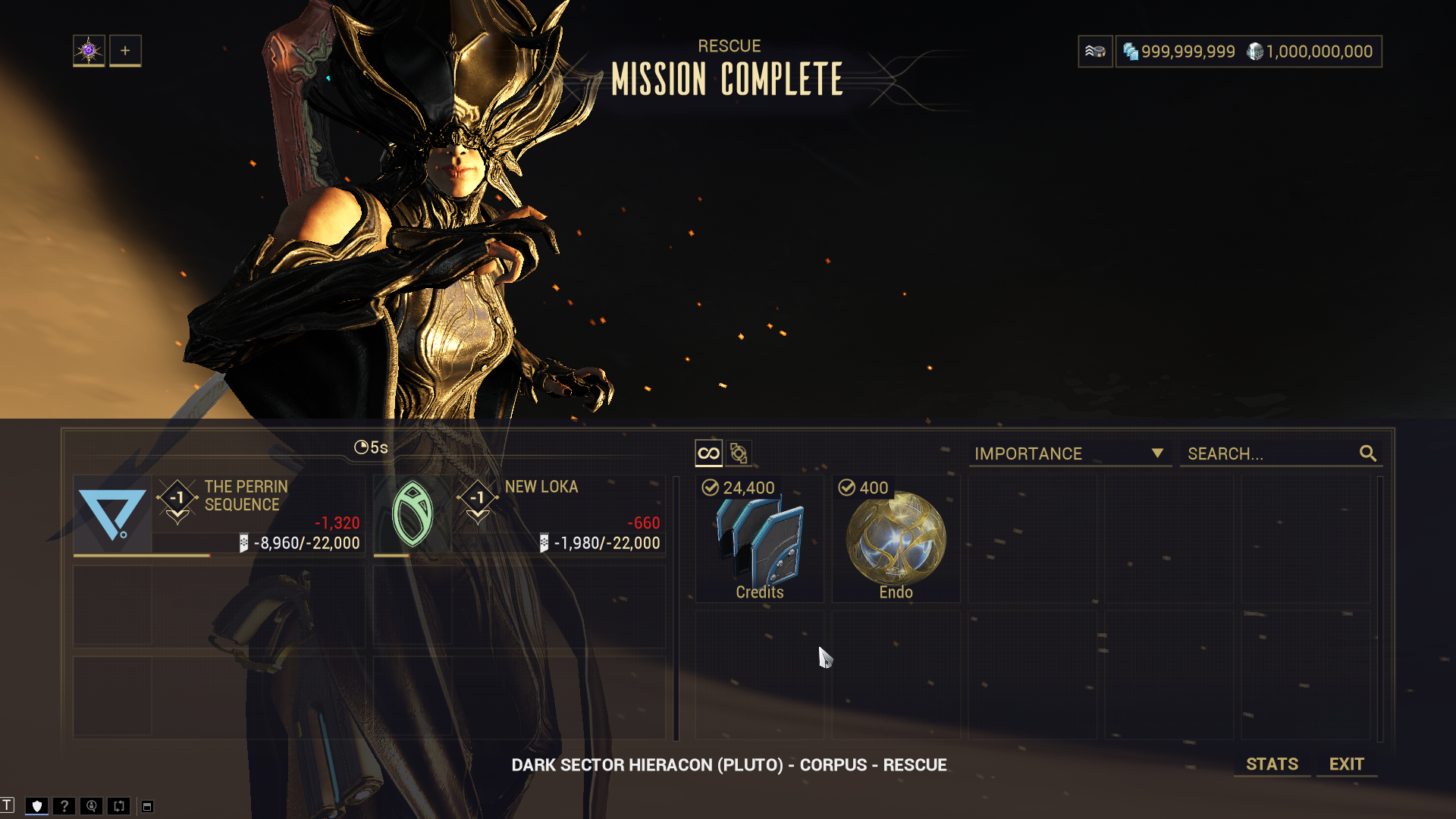Open the mission STATS view

pos(1272,764)
